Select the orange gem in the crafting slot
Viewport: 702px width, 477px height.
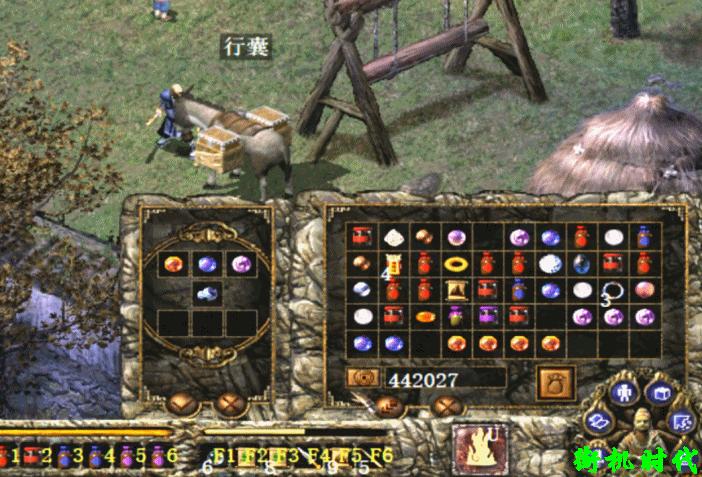point(175,264)
